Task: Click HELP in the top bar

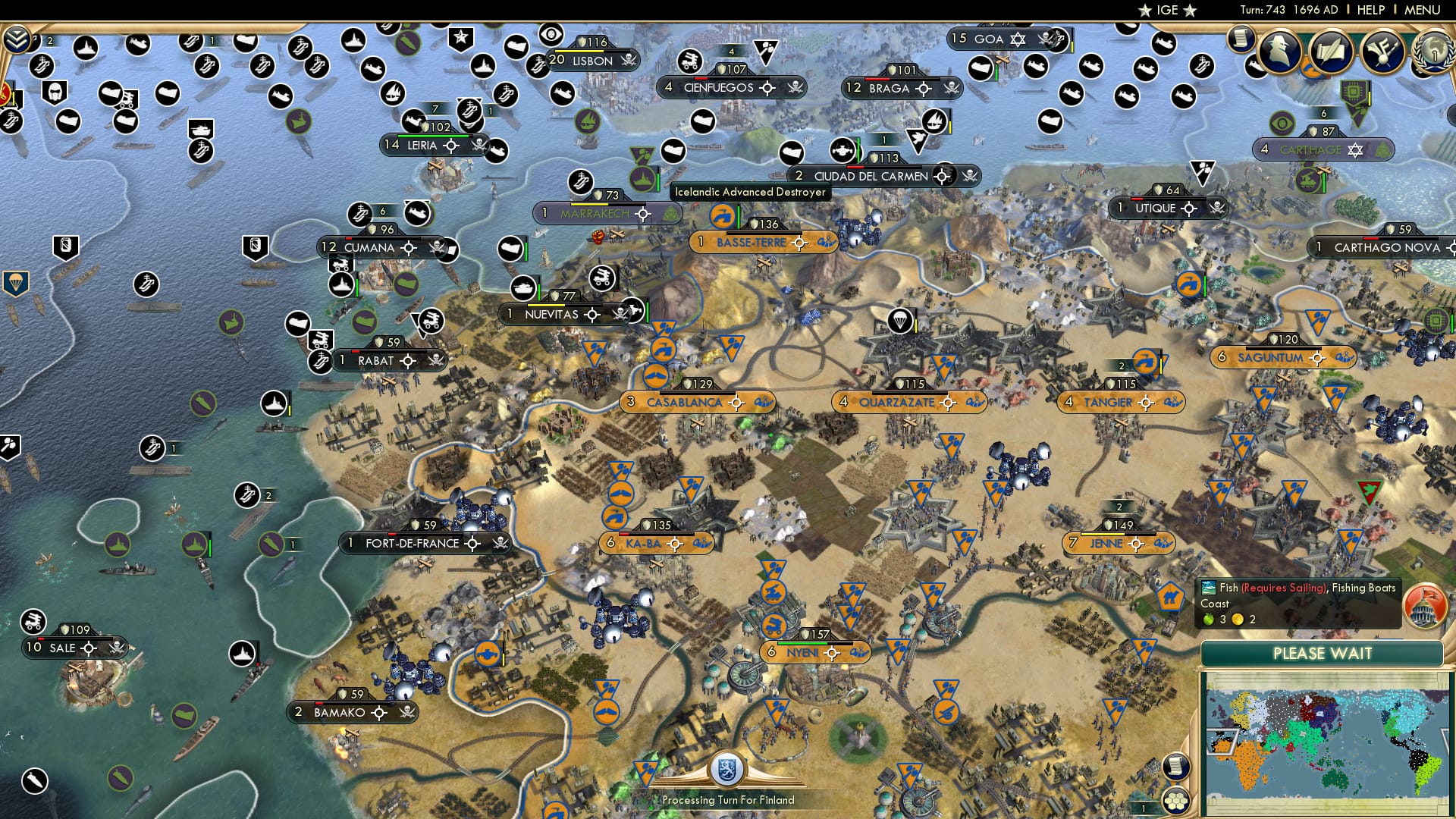Action: point(1365,11)
